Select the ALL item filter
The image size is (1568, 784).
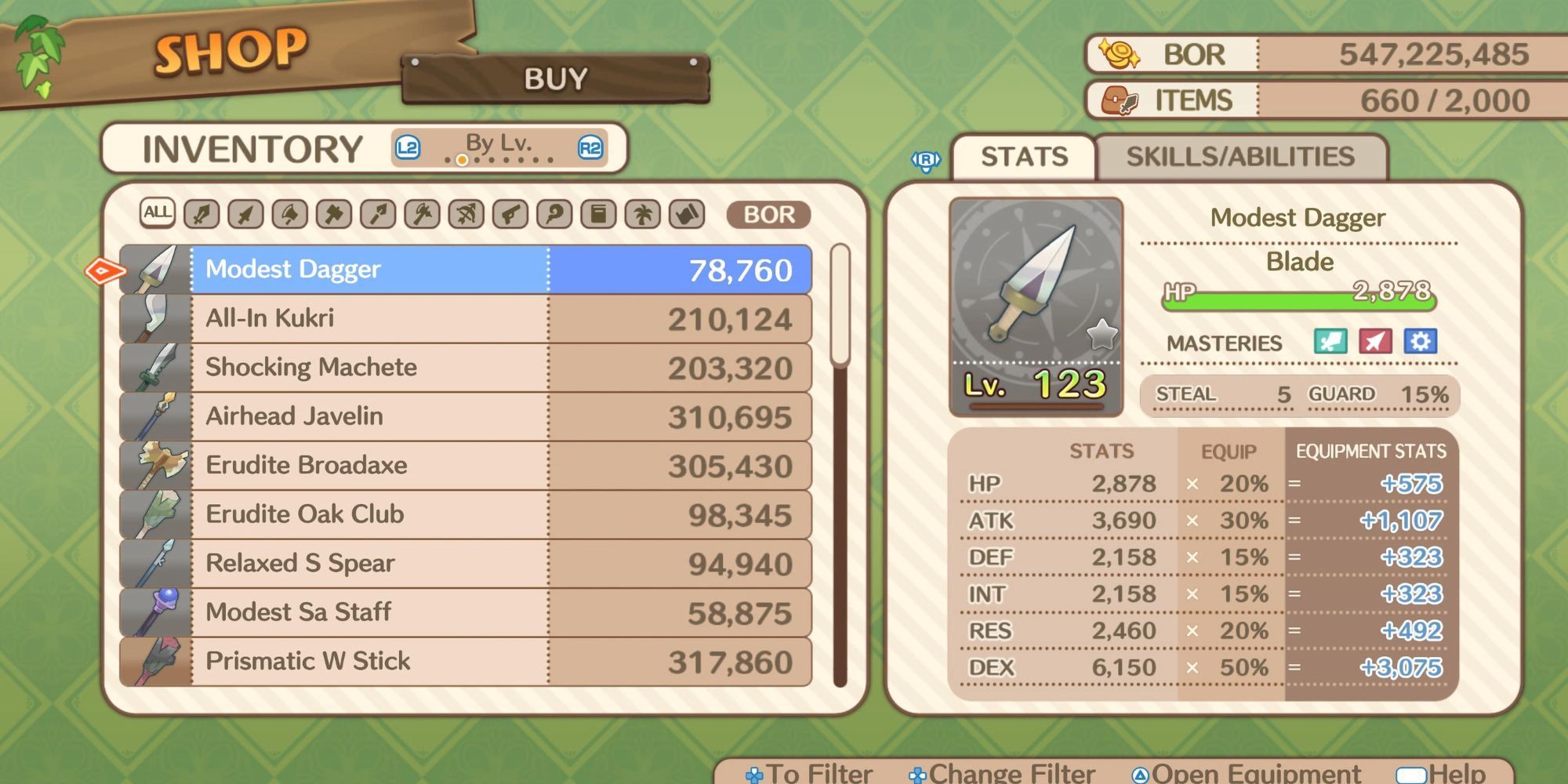coord(157,213)
